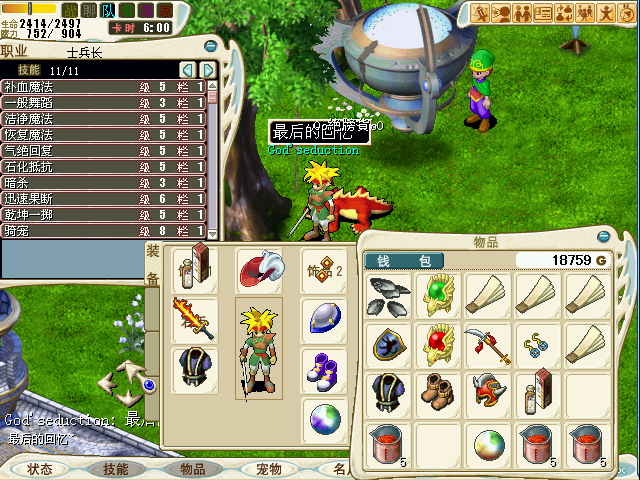The image size is (640, 480).
Task: Go to the next skill page arrow
Action: pos(208,70)
